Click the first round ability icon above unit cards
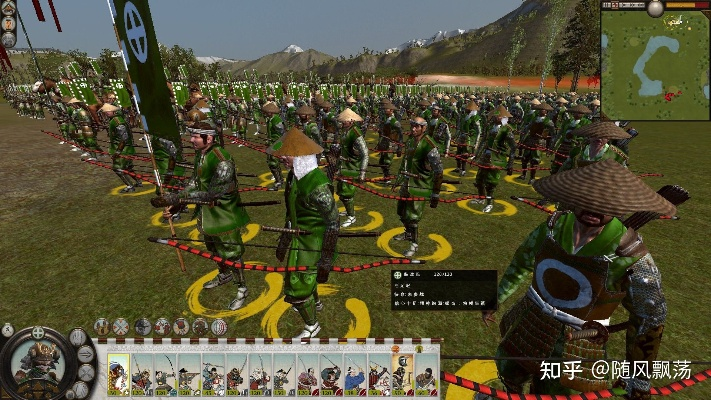The height and width of the screenshot is (400, 711). (102, 326)
